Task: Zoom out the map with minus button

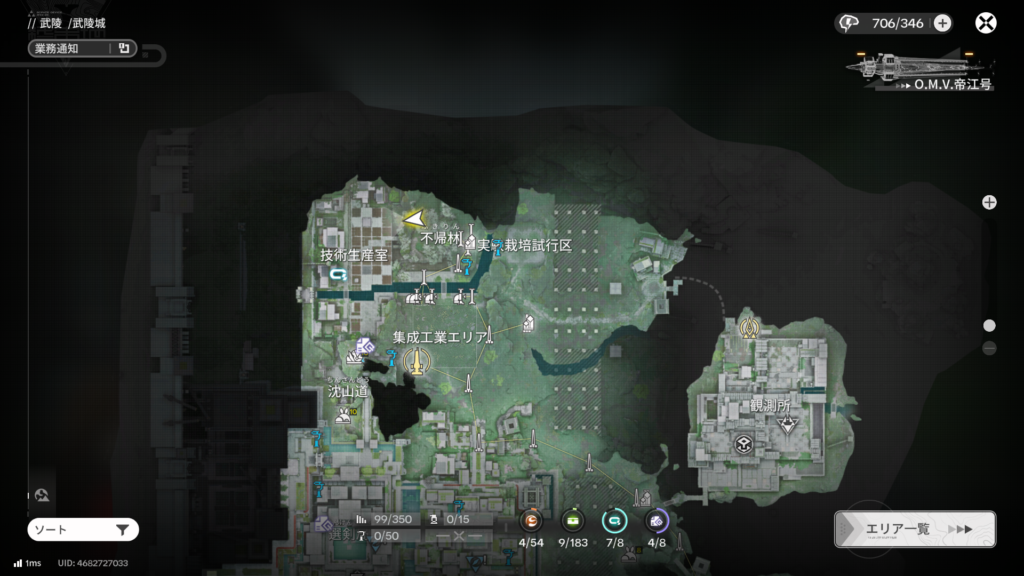Action: (x=989, y=348)
